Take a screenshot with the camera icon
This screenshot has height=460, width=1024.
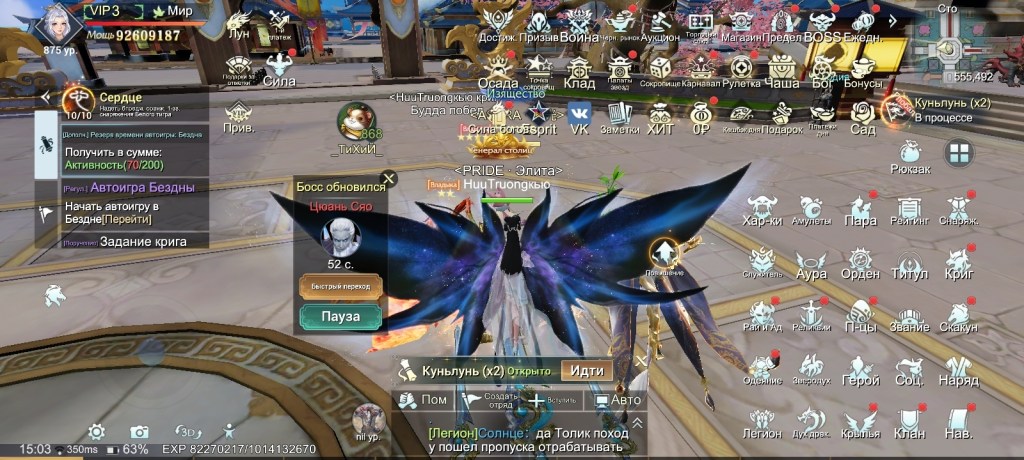tap(140, 431)
